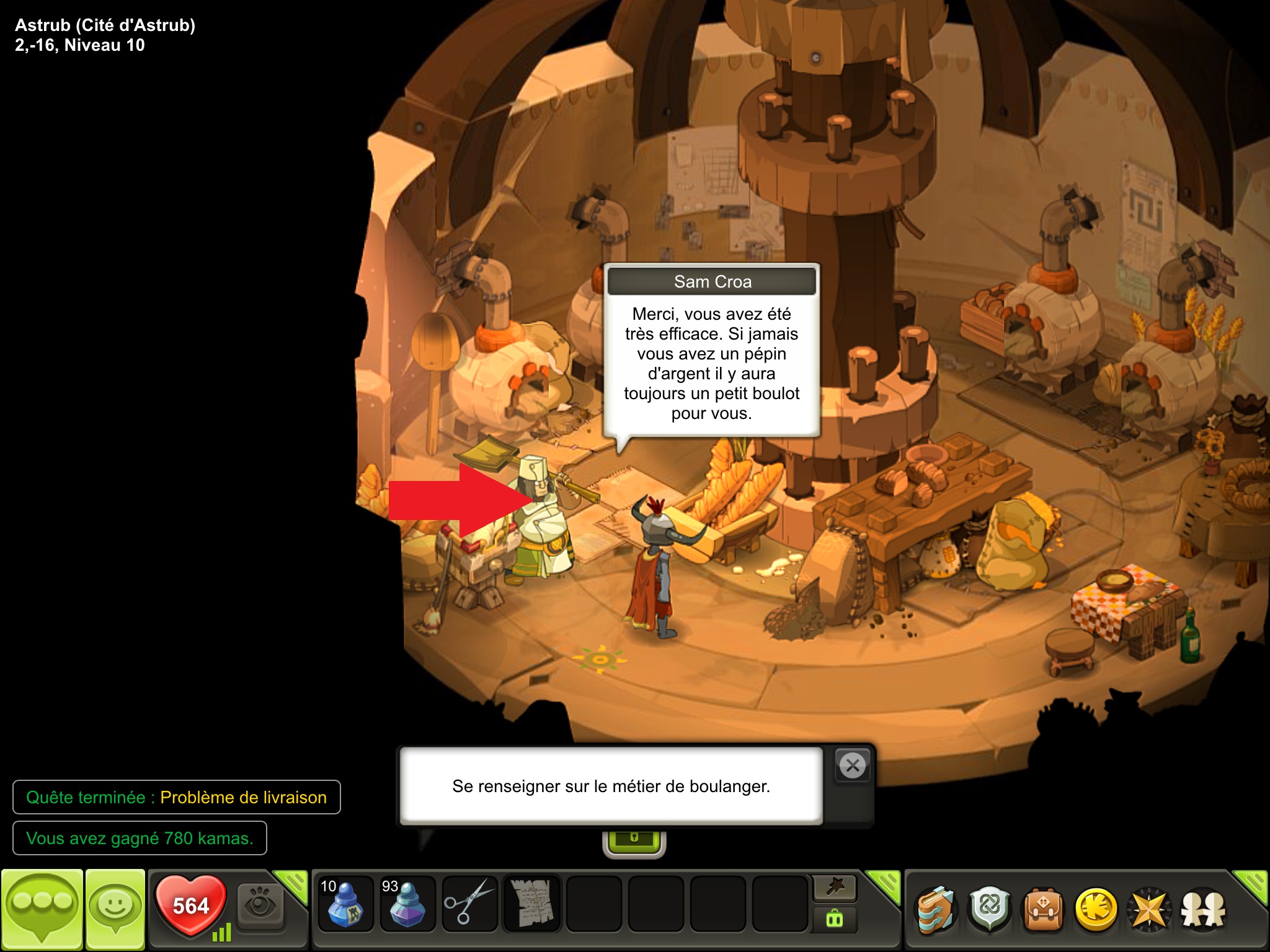Open the chat speech bubble button

coord(42,909)
